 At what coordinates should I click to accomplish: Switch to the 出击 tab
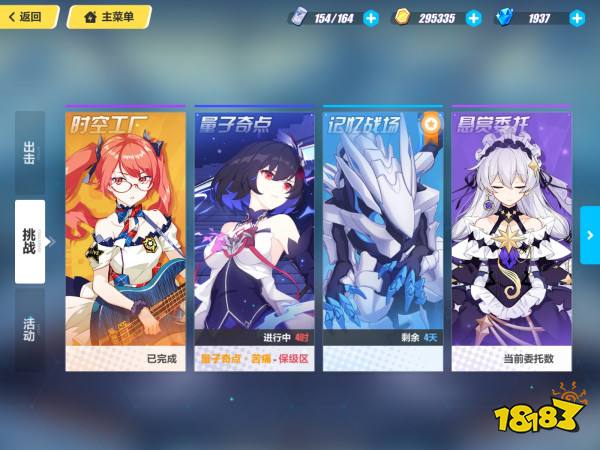click(30, 153)
